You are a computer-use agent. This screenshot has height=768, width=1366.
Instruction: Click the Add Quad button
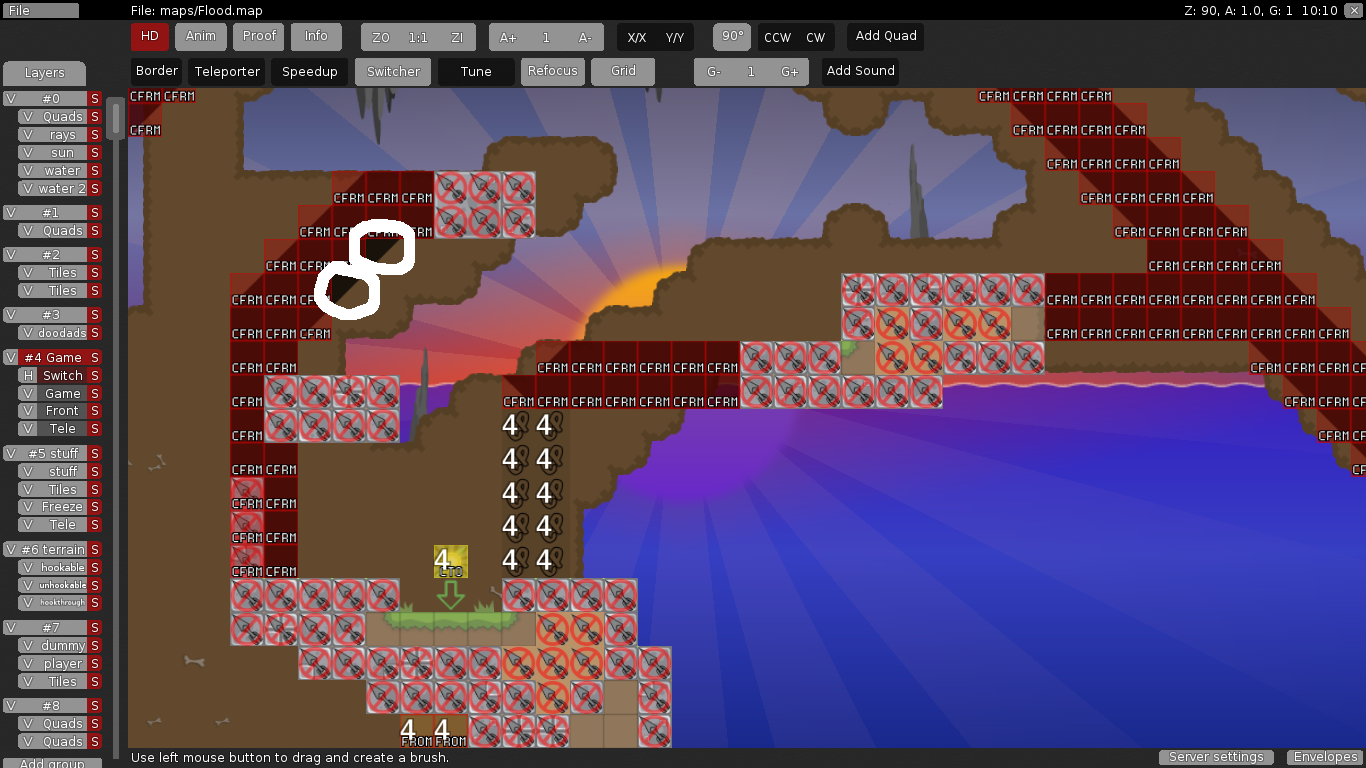tap(886, 37)
